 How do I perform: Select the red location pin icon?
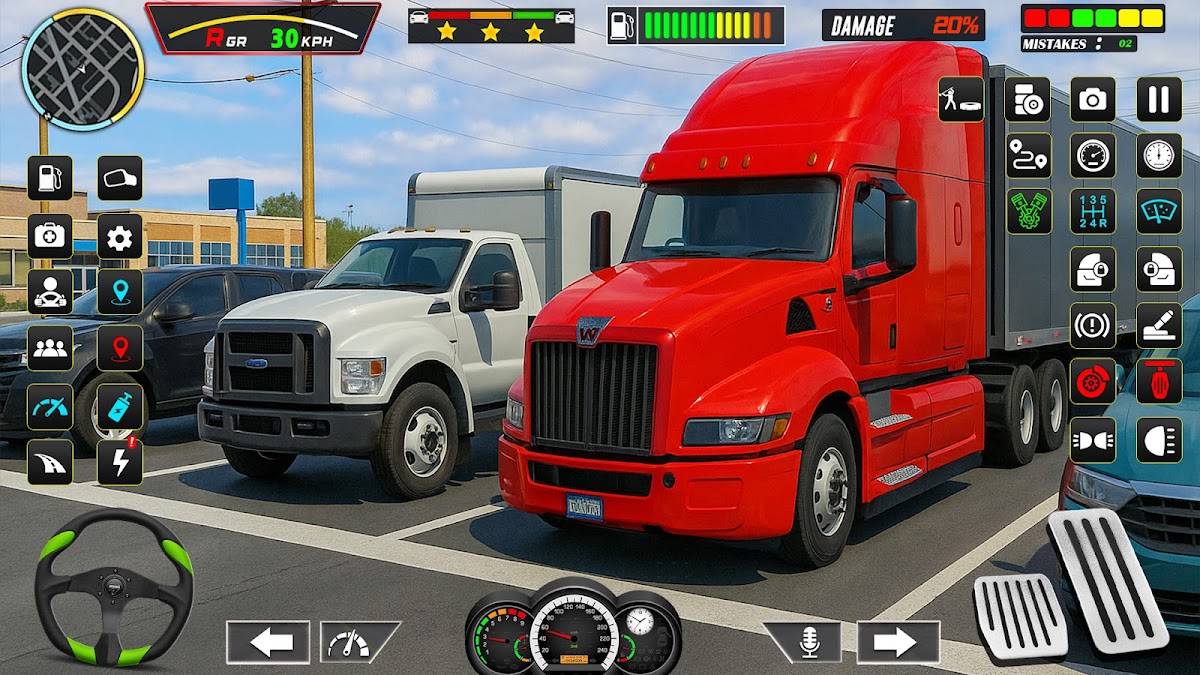120,348
